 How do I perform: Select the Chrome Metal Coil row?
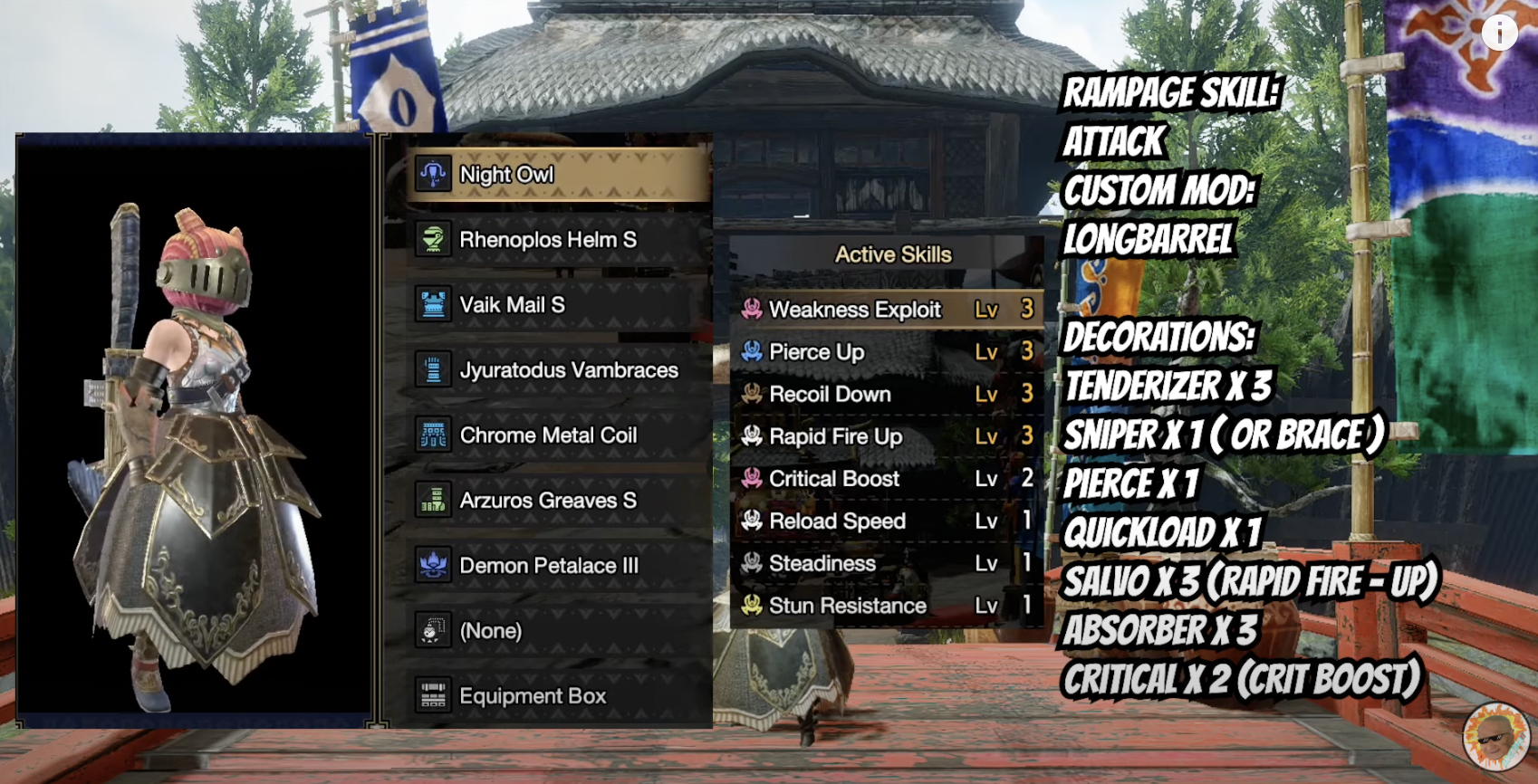click(556, 435)
